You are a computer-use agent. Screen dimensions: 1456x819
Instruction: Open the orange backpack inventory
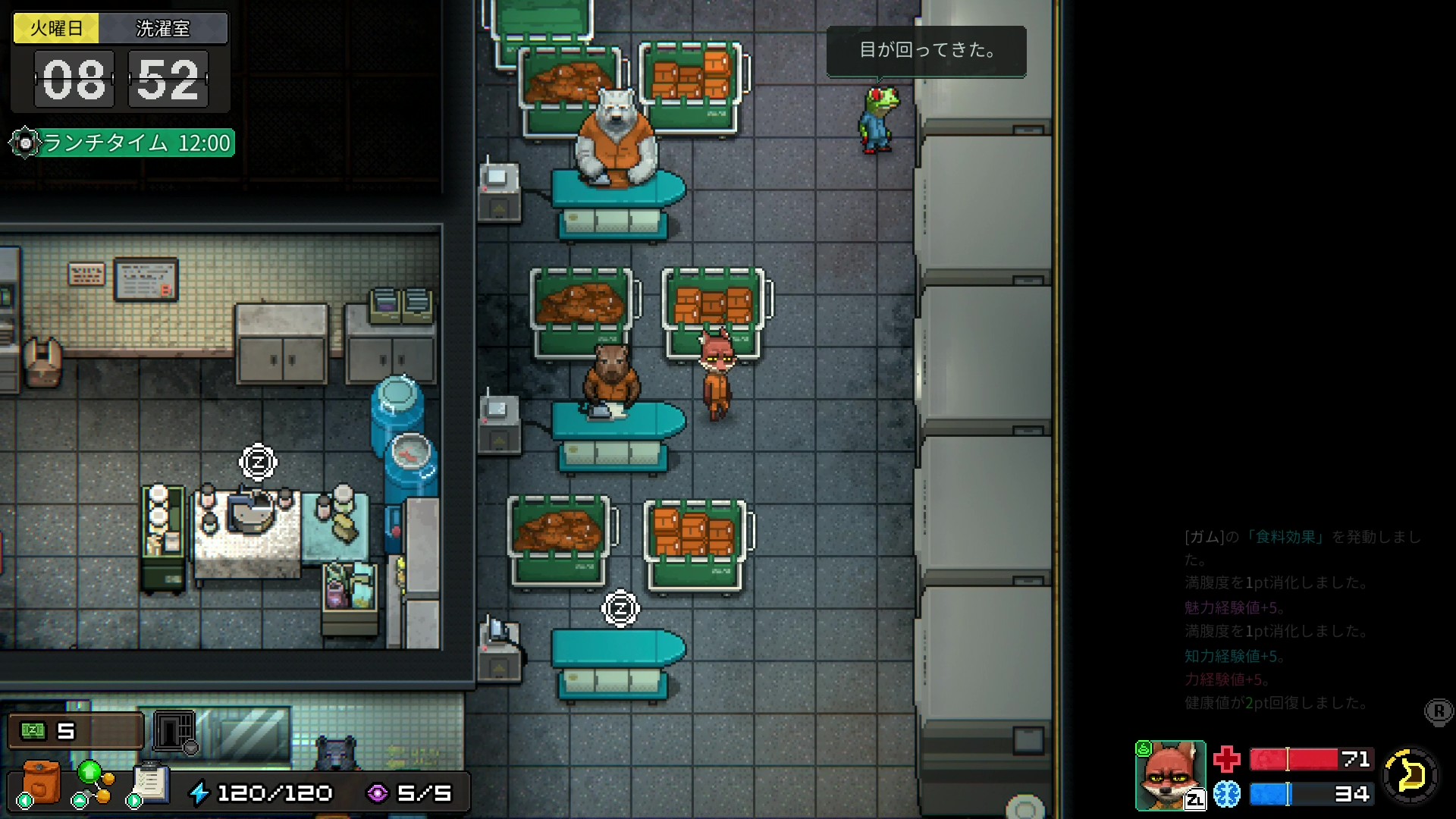(42, 782)
